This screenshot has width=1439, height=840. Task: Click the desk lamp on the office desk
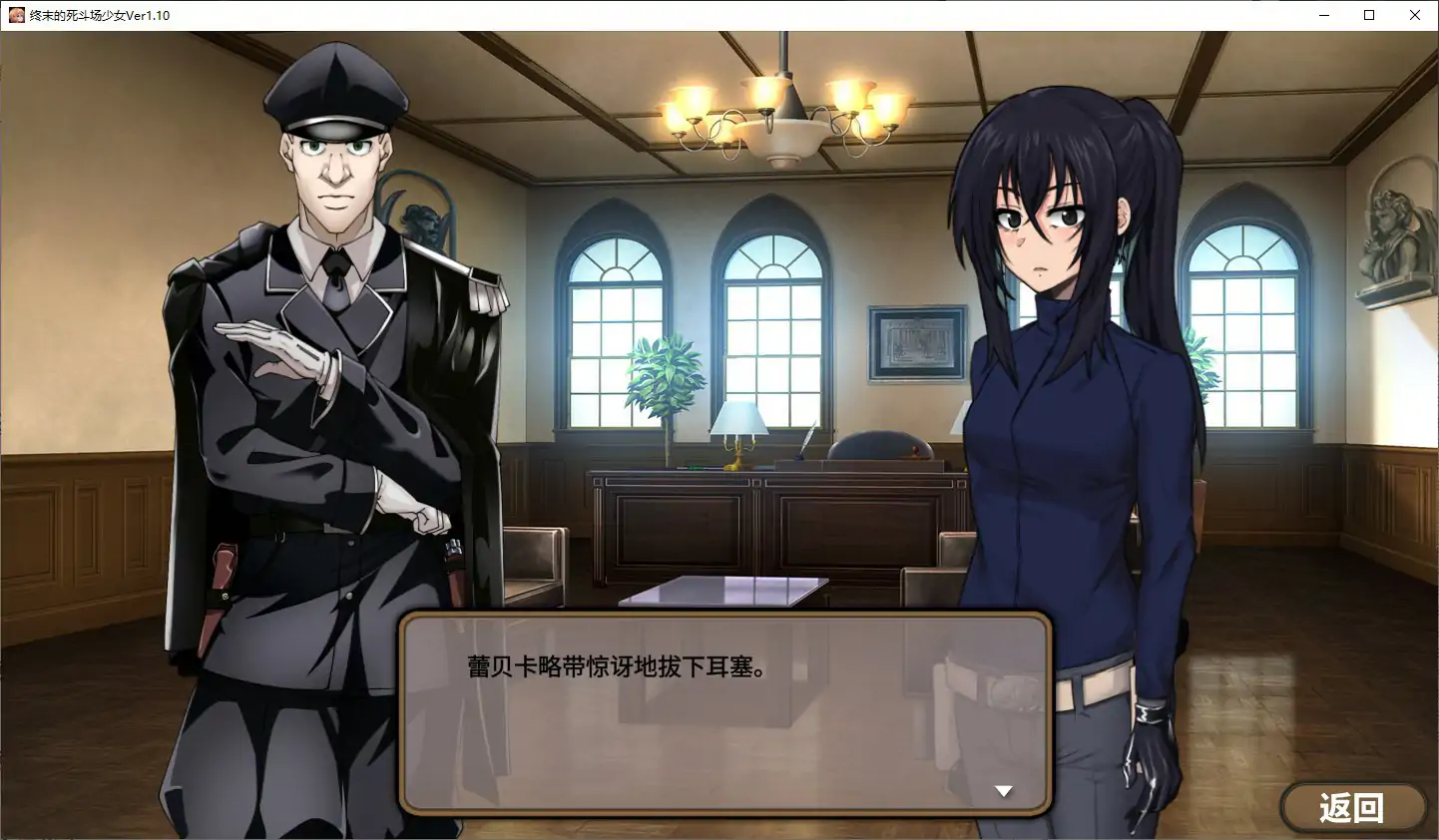(x=738, y=424)
